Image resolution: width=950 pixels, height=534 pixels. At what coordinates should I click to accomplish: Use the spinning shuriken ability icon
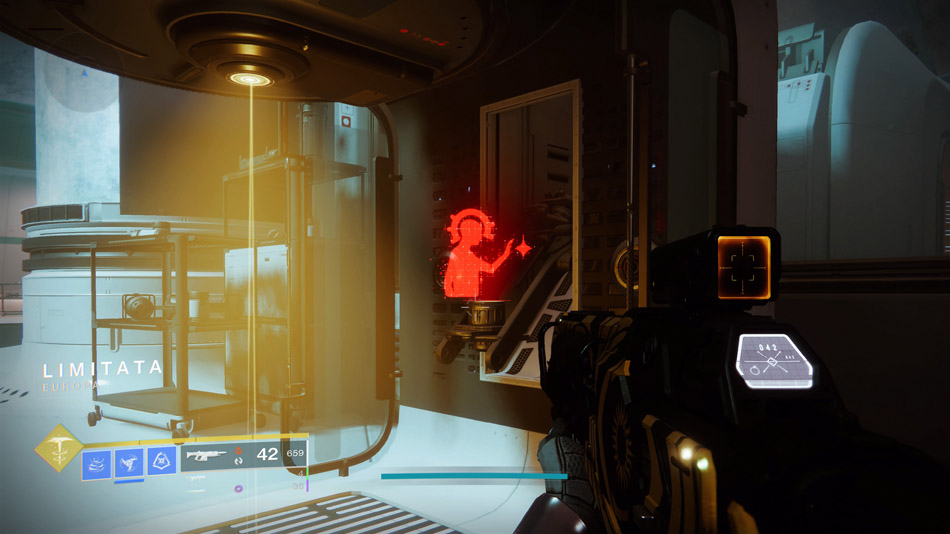pos(129,461)
